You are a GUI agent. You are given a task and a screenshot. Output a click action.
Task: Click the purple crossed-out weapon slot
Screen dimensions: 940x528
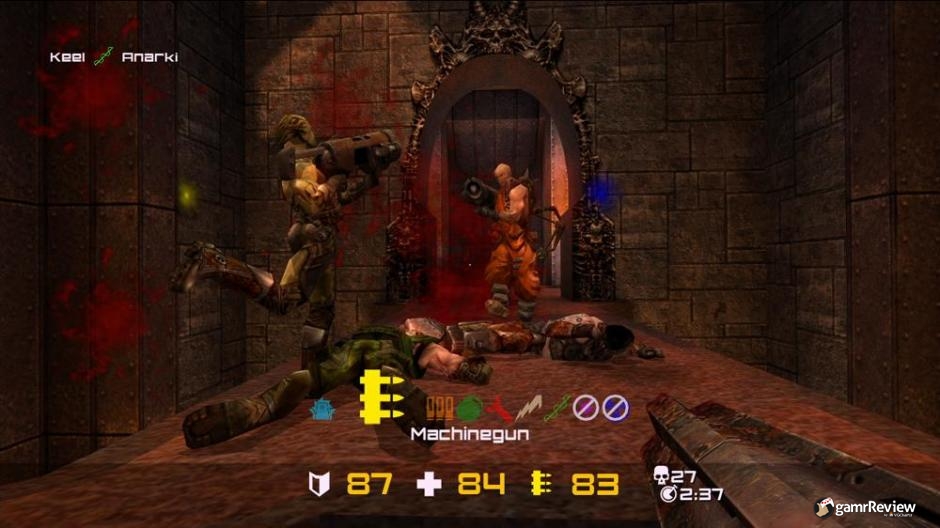585,407
